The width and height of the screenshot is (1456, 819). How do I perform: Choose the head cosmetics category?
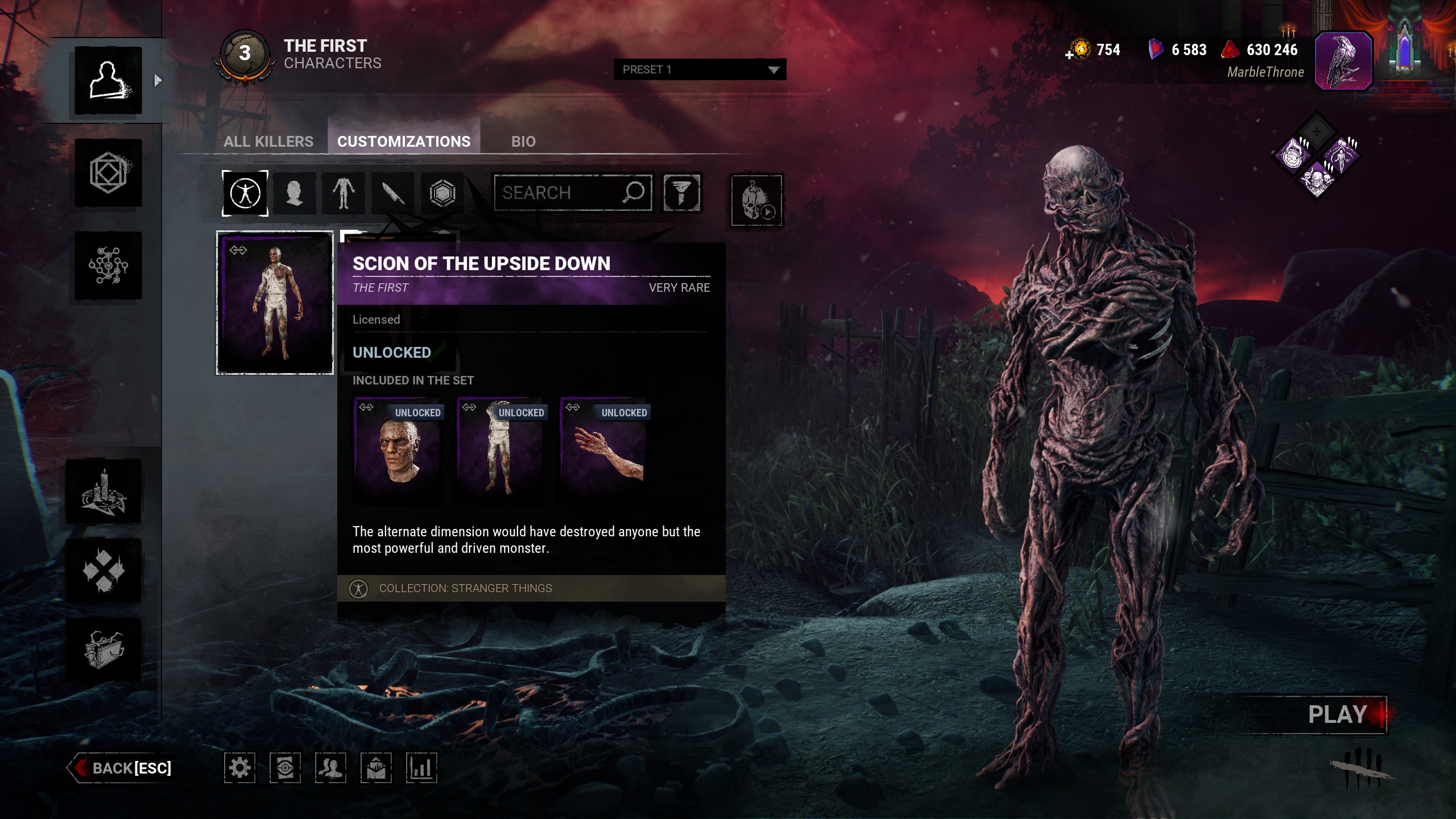[x=294, y=193]
